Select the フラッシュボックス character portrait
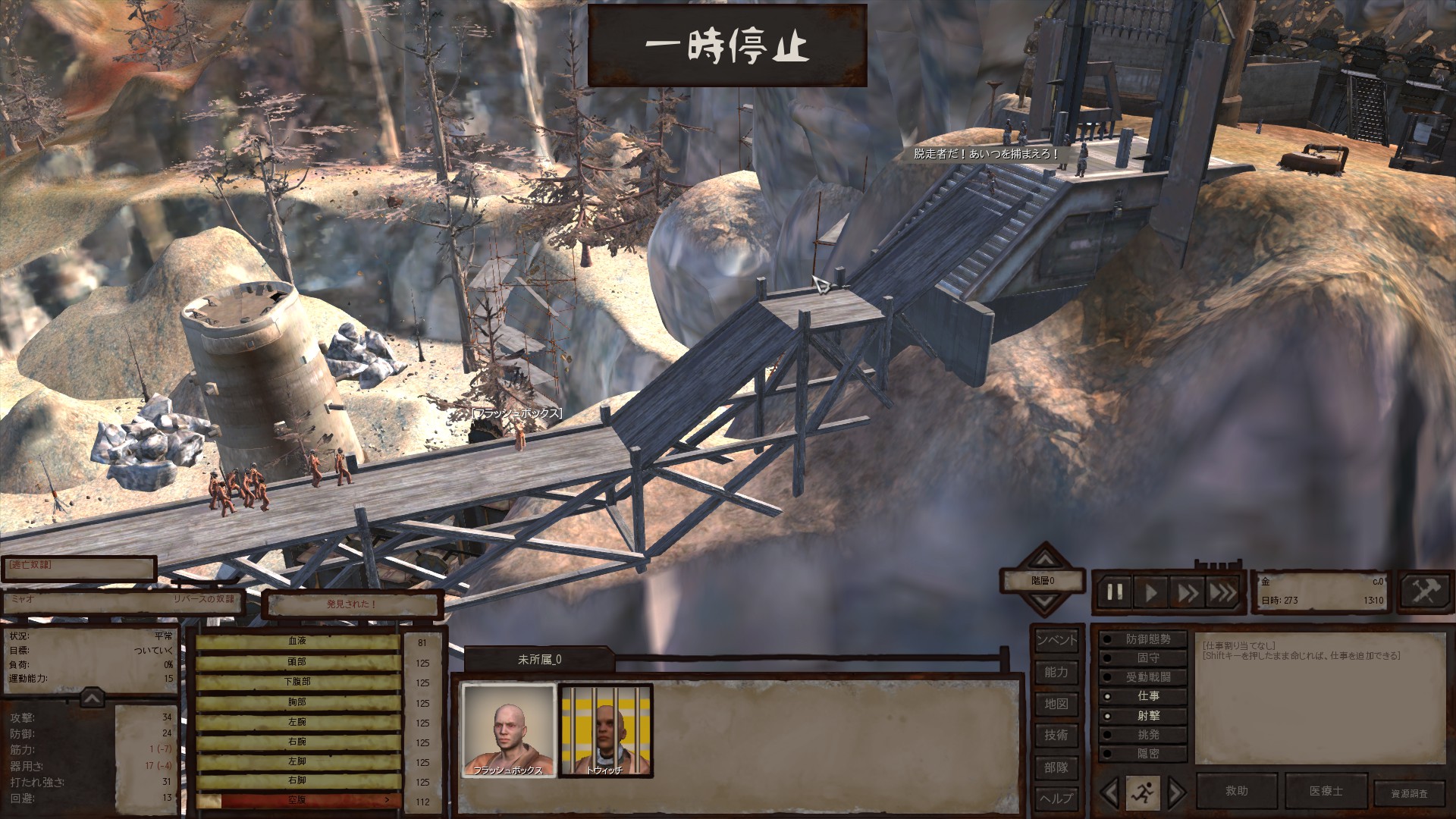This screenshot has height=819, width=1456. coord(508,730)
